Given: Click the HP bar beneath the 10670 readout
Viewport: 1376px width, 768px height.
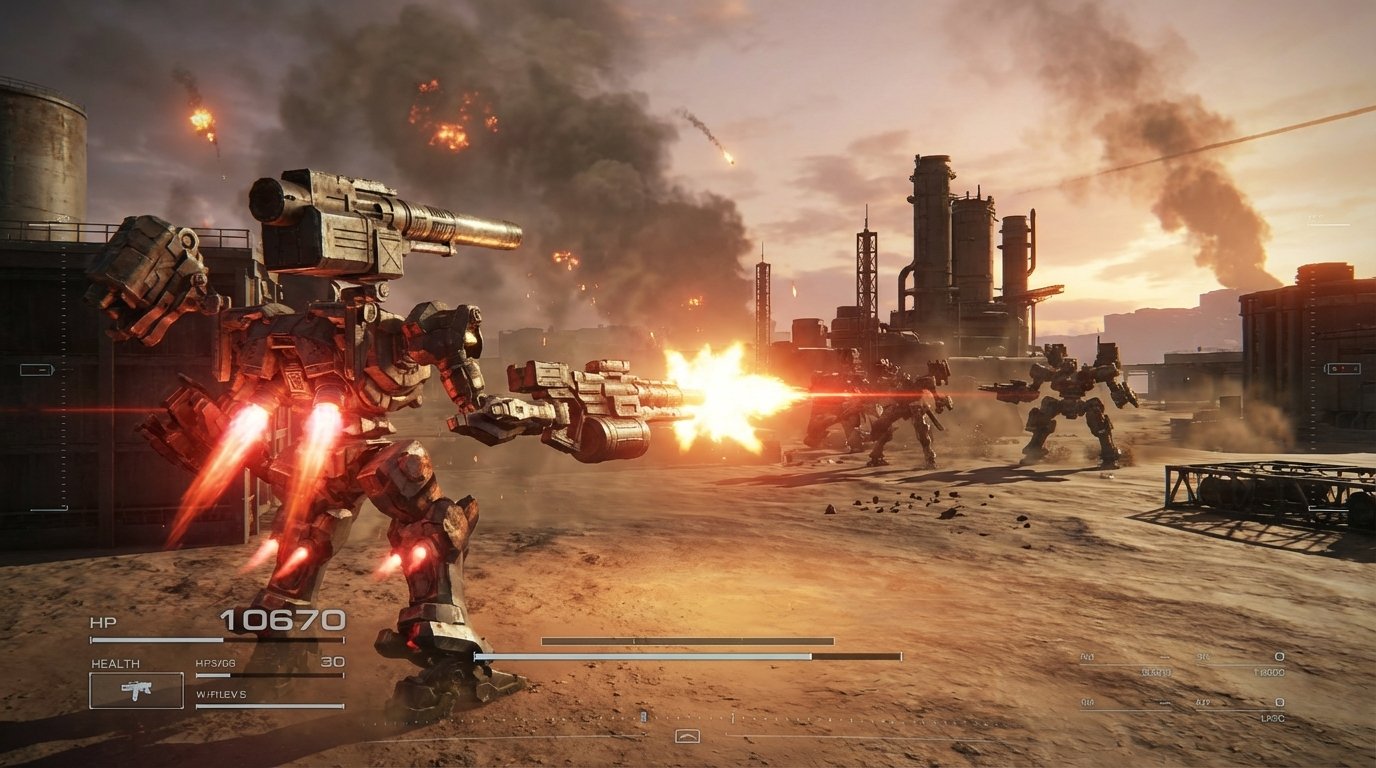Looking at the screenshot, I should [x=215, y=639].
